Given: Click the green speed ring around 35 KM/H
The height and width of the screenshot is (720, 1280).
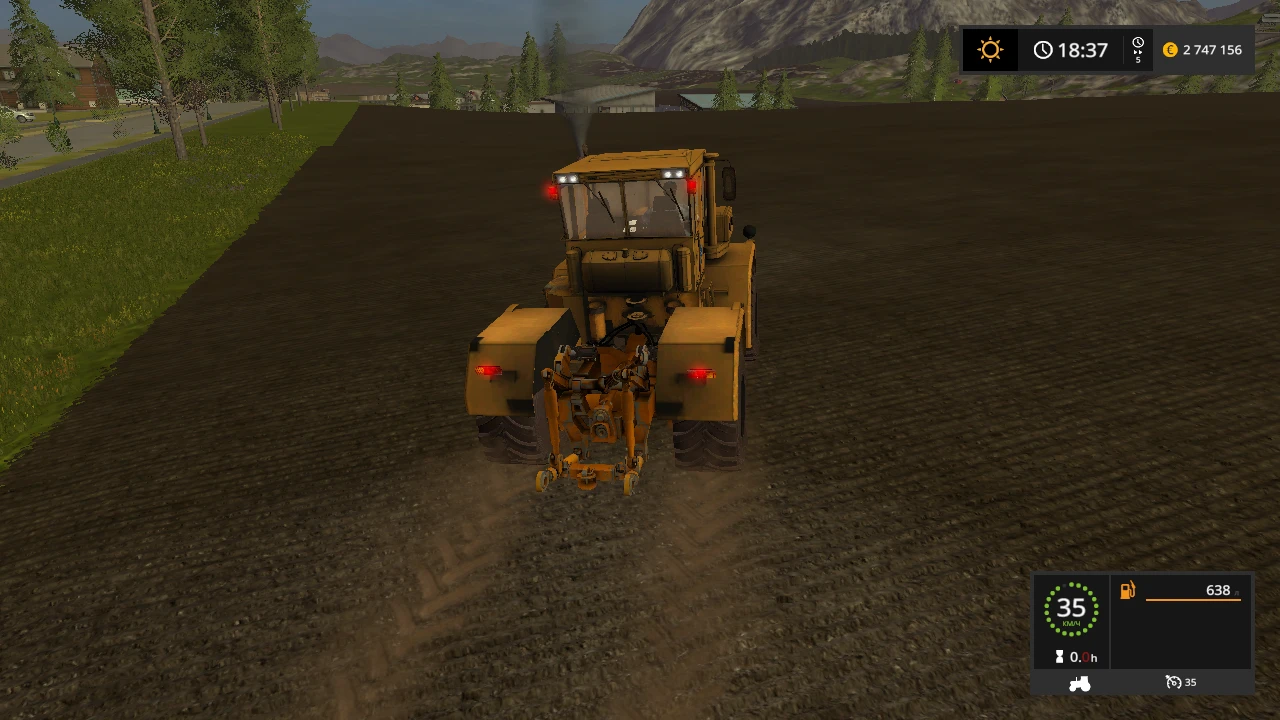Looking at the screenshot, I should pyautogui.click(x=1071, y=608).
